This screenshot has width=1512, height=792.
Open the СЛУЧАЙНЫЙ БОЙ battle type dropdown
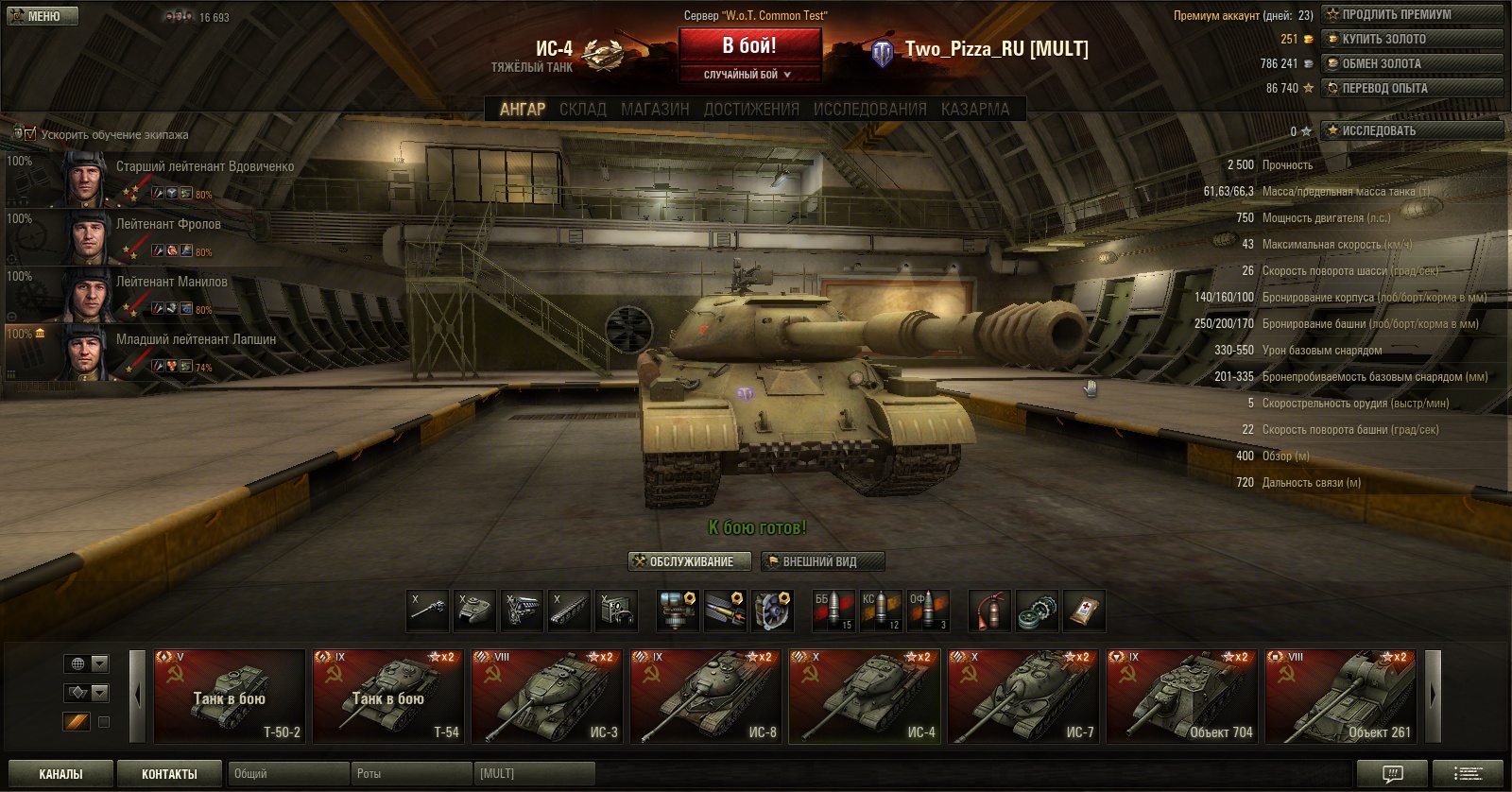coord(748,75)
